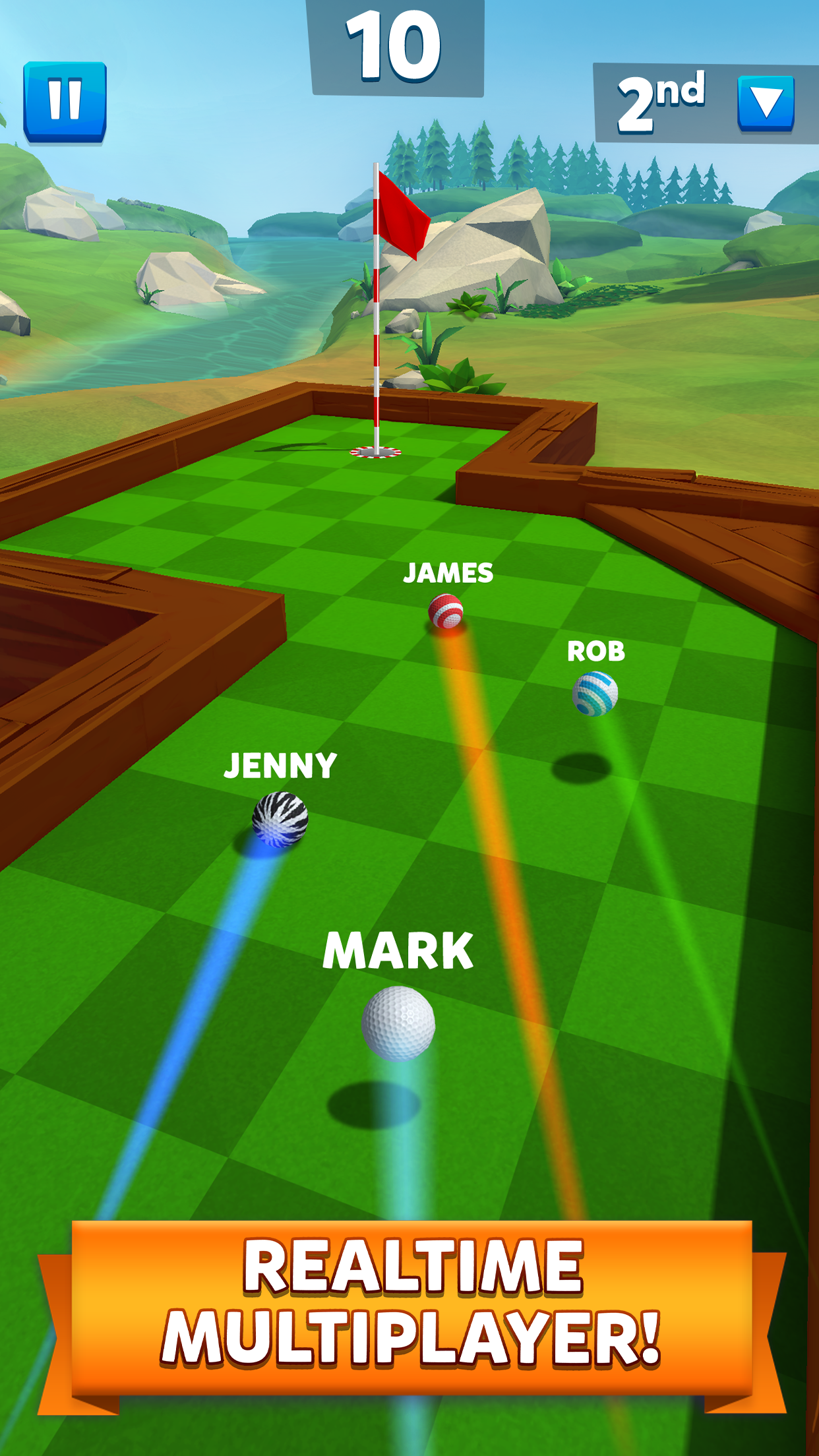Viewport: 819px width, 1456px height.
Task: Pause the game with the blue button
Action: pyautogui.click(x=65, y=101)
